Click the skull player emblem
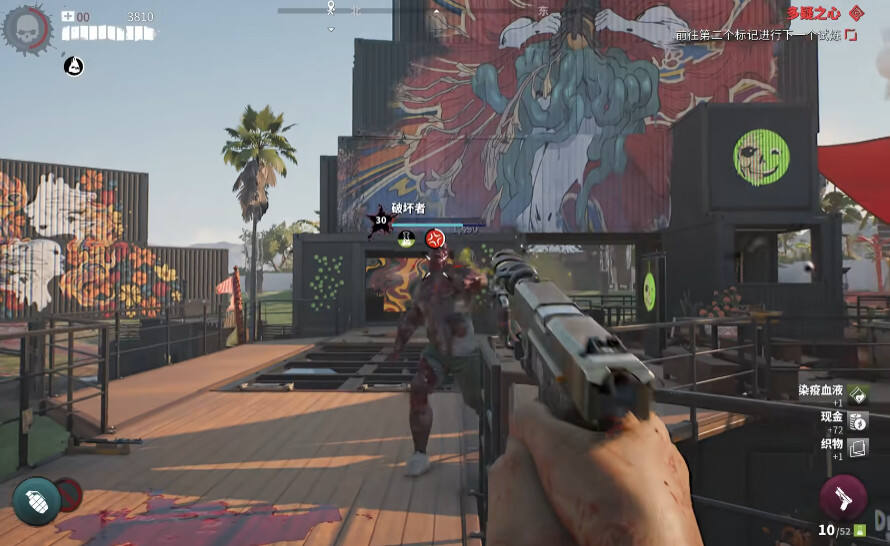This screenshot has height=546, width=890. point(26,29)
